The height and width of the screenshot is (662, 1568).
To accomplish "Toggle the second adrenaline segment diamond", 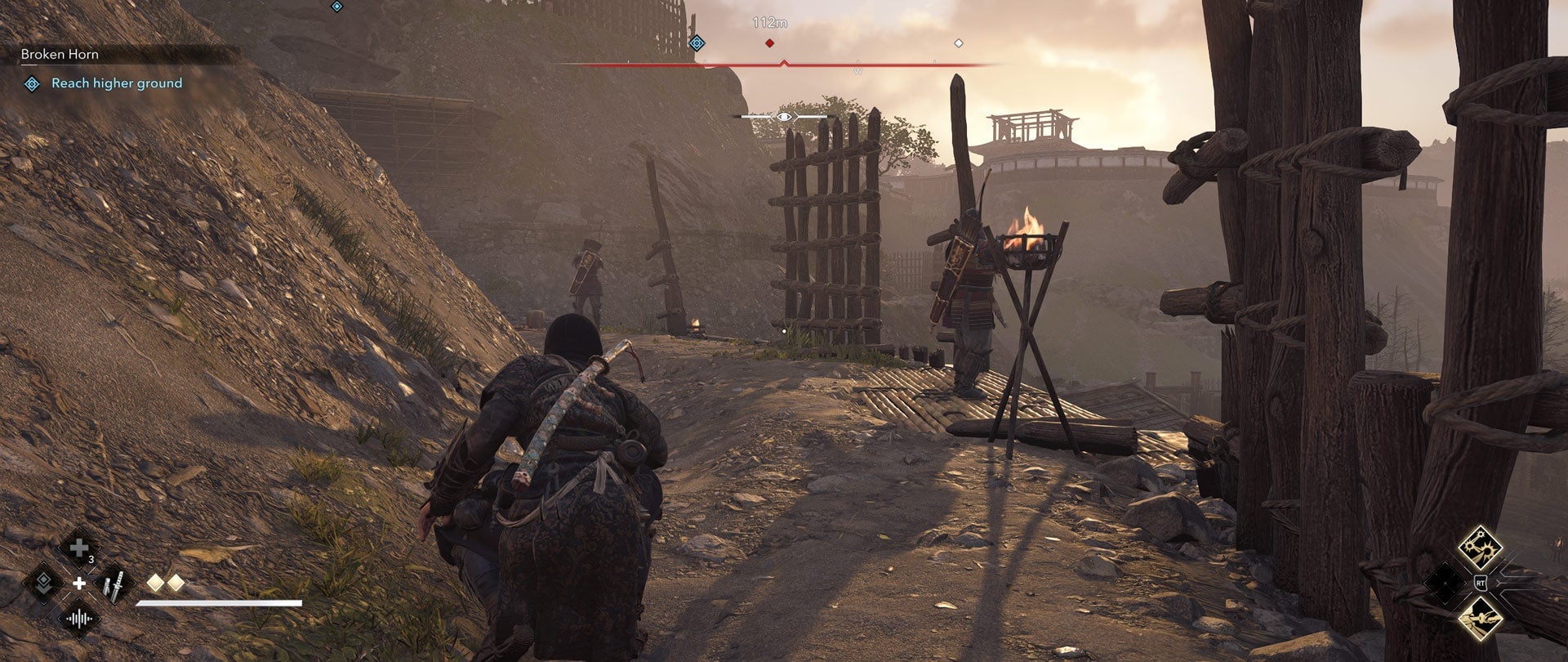I will pos(176,583).
